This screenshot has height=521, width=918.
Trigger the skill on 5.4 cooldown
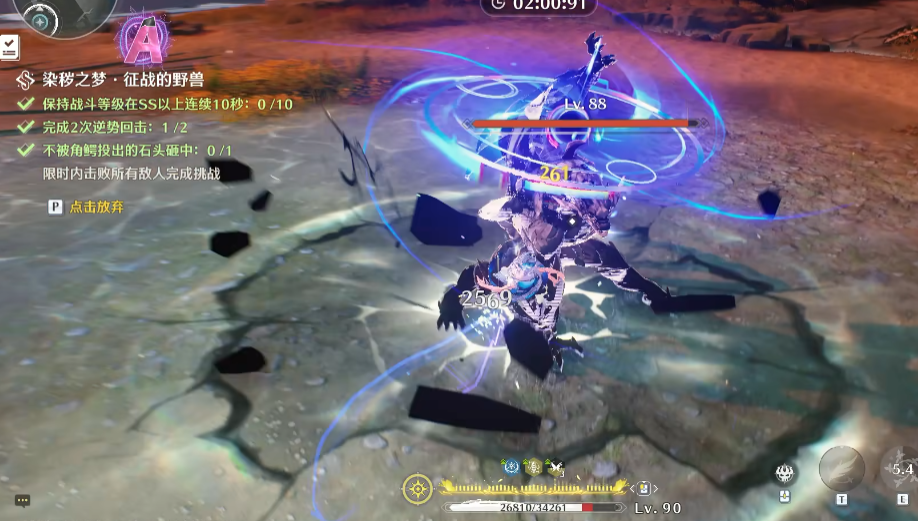pyautogui.click(x=902, y=469)
